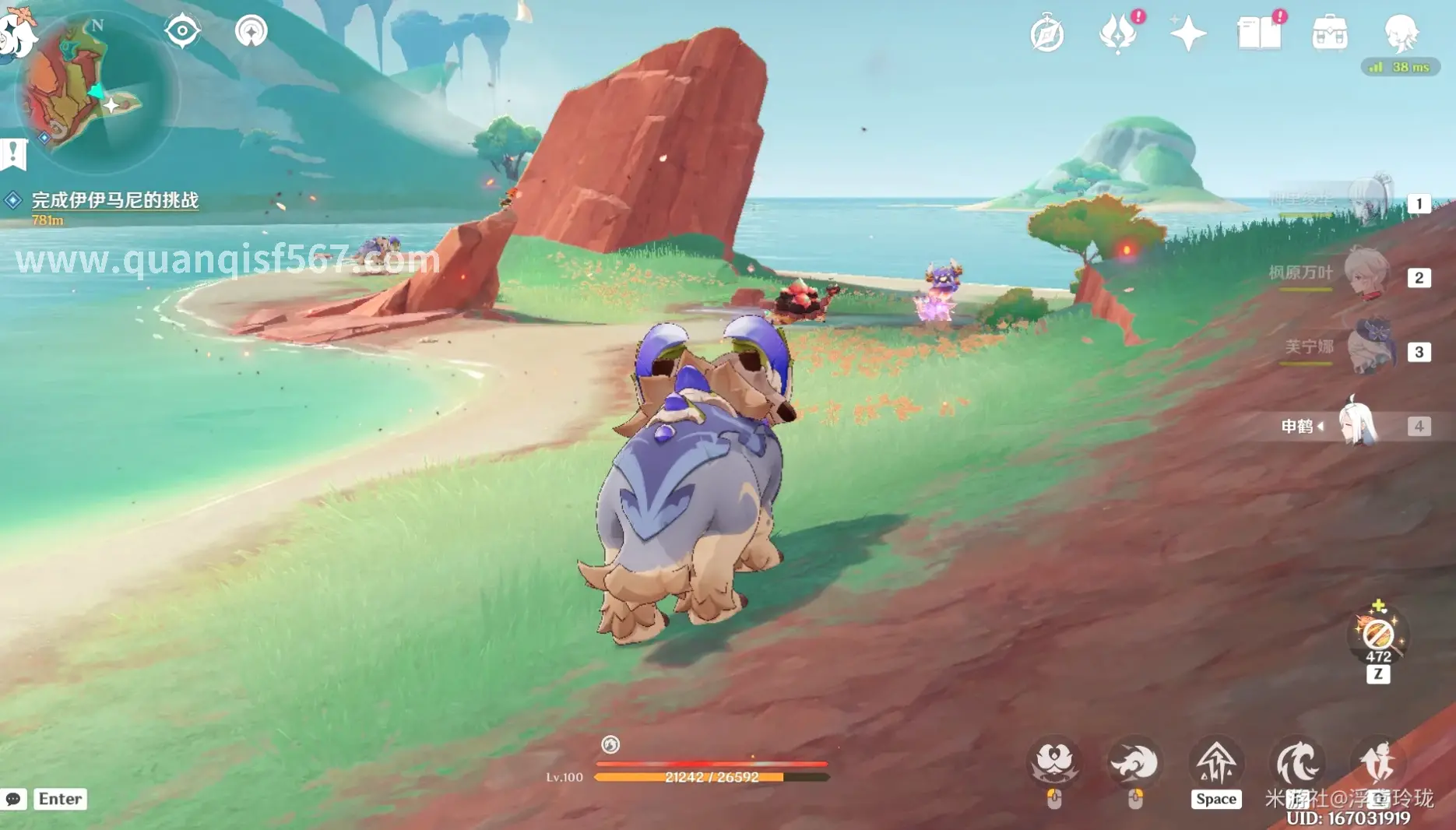Select the quest tracker for 完成伊伊马尼的挑战
The image size is (1456, 830).
pyautogui.click(x=114, y=200)
